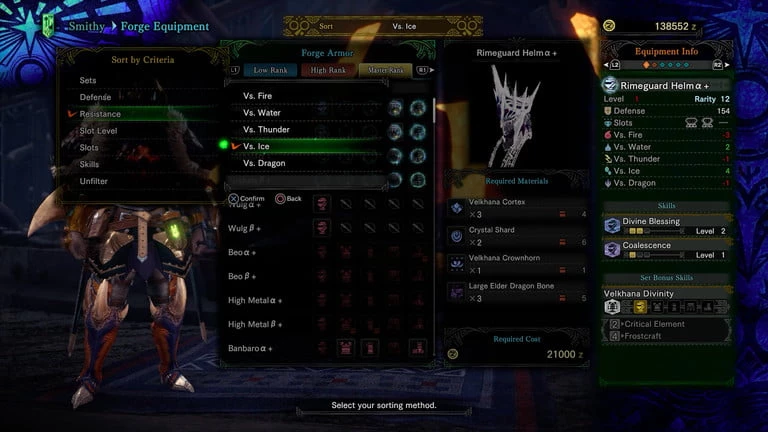
Task: Select Unfilter in criteria list
Action: click(94, 181)
